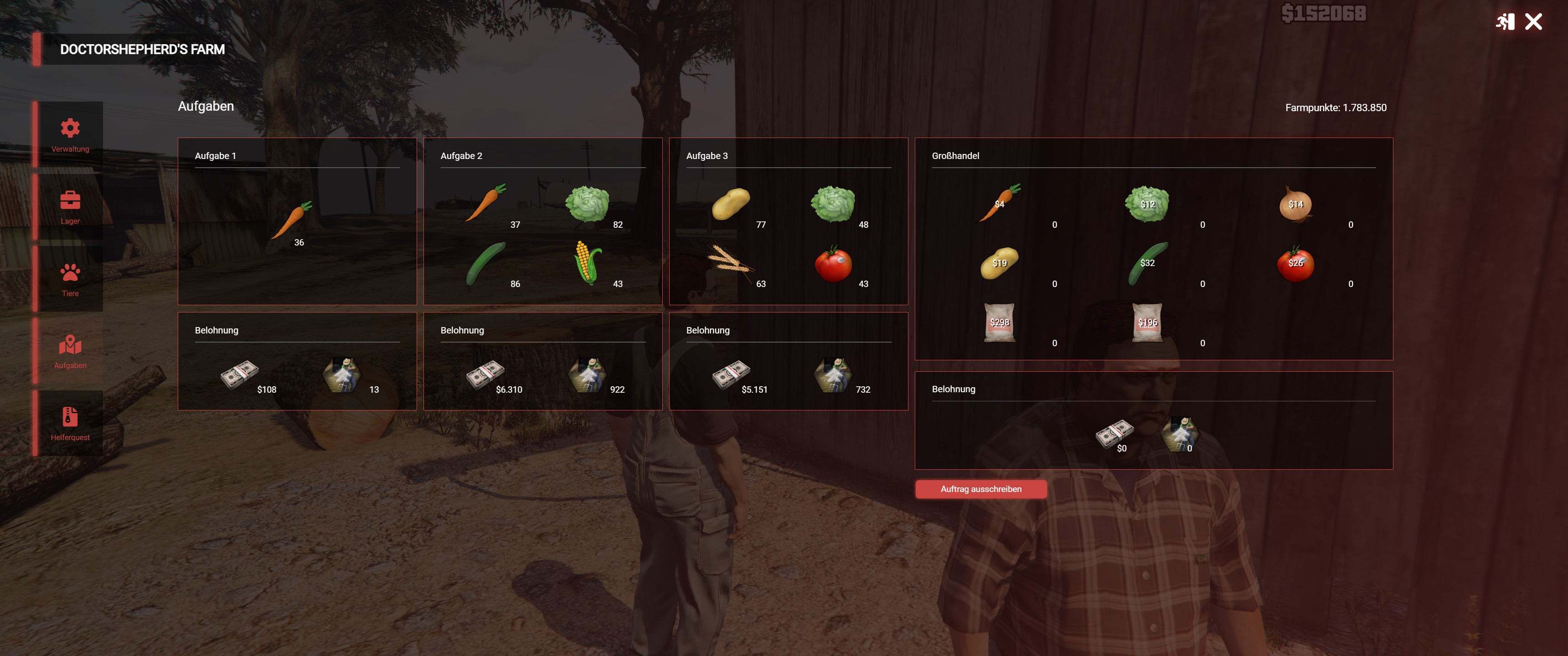Viewport: 1568px width, 656px height.
Task: Open the Verwaltung section
Action: (70, 135)
